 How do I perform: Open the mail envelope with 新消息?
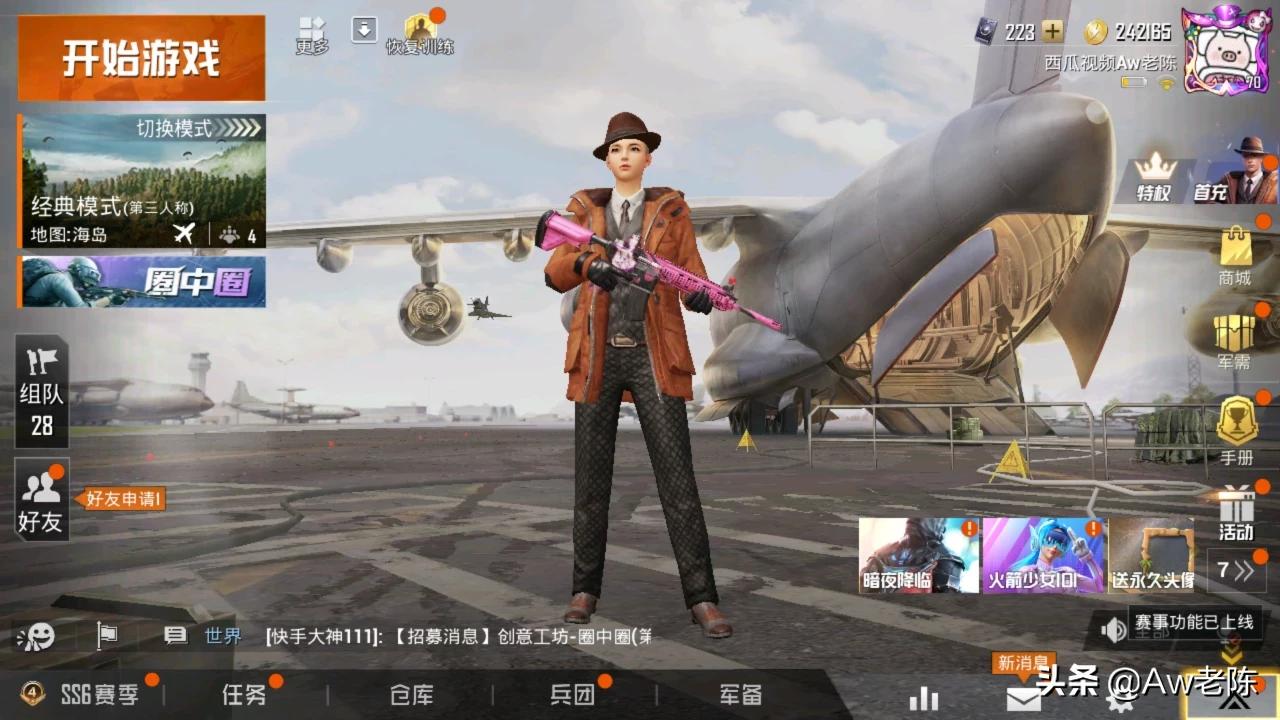tap(1023, 697)
